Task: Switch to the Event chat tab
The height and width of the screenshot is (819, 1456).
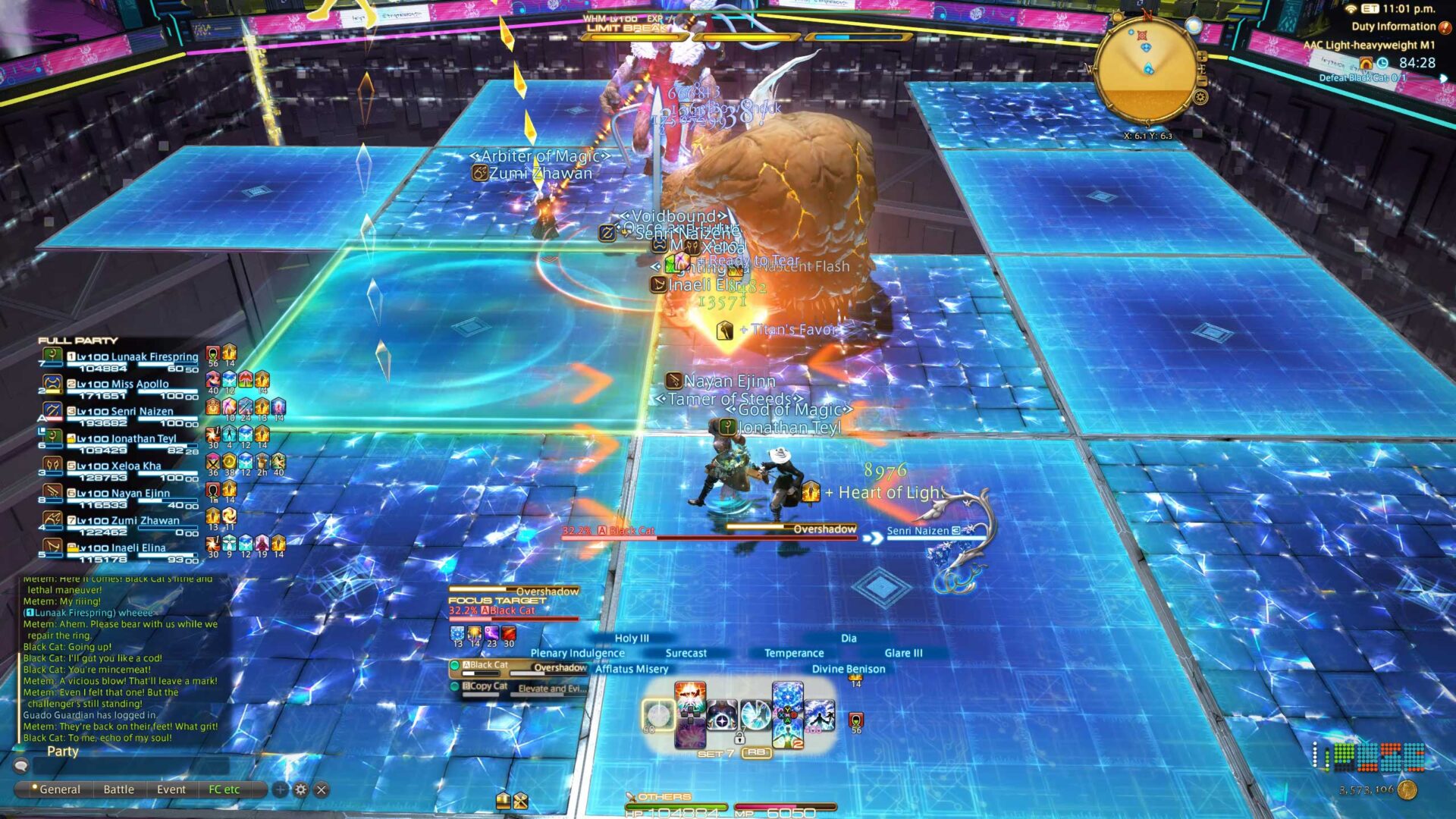Action: point(171,789)
